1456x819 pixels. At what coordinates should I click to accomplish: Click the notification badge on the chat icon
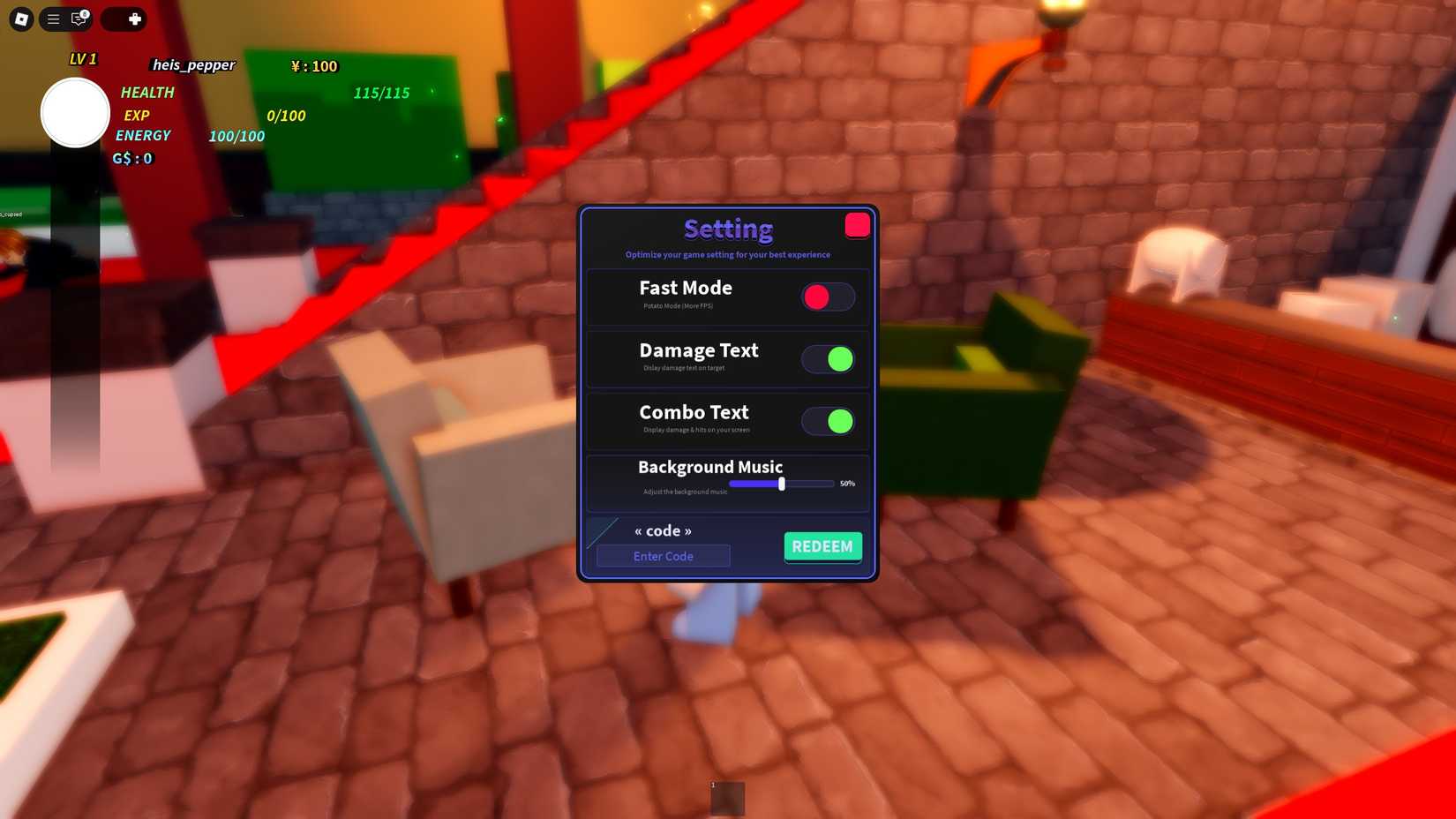click(x=85, y=12)
